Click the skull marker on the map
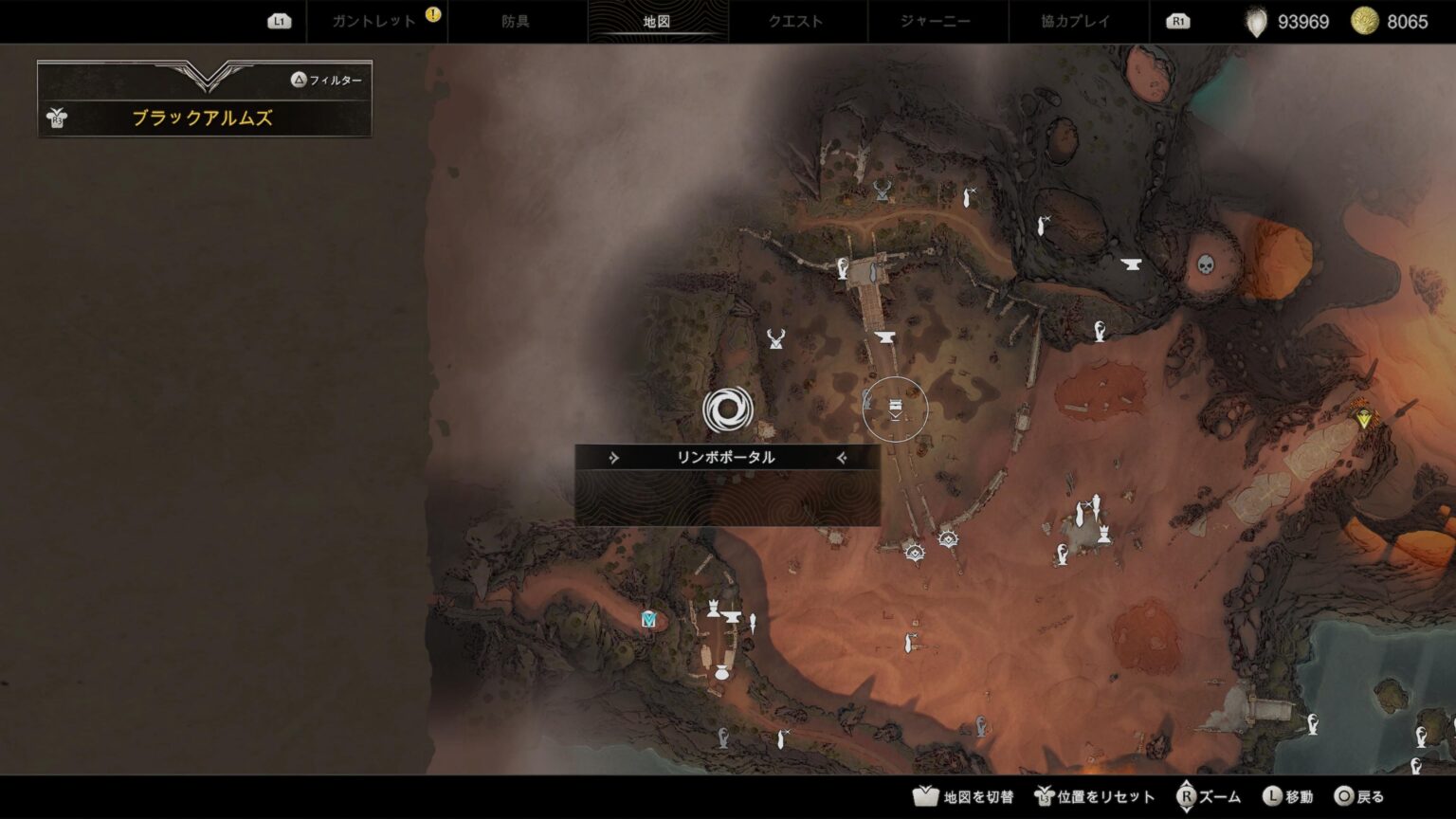The width and height of the screenshot is (1456, 819). pyautogui.click(x=1206, y=264)
